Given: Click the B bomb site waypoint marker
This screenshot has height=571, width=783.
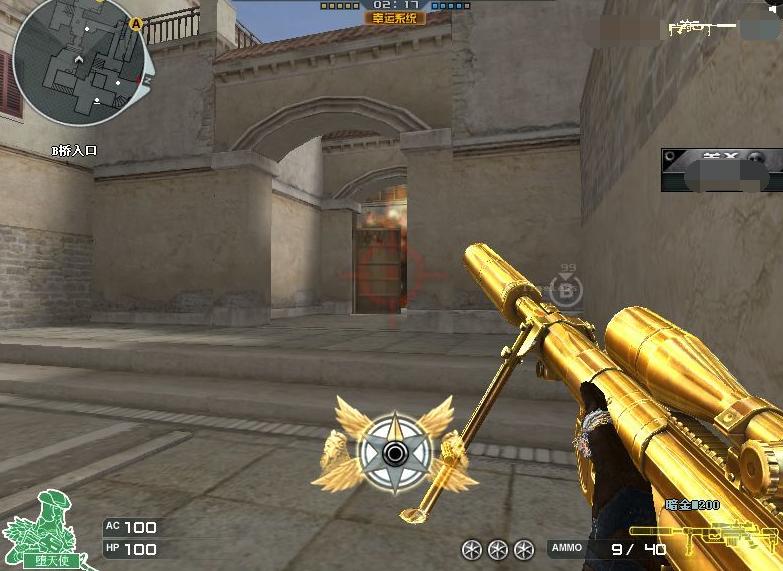Looking at the screenshot, I should pos(569,291).
